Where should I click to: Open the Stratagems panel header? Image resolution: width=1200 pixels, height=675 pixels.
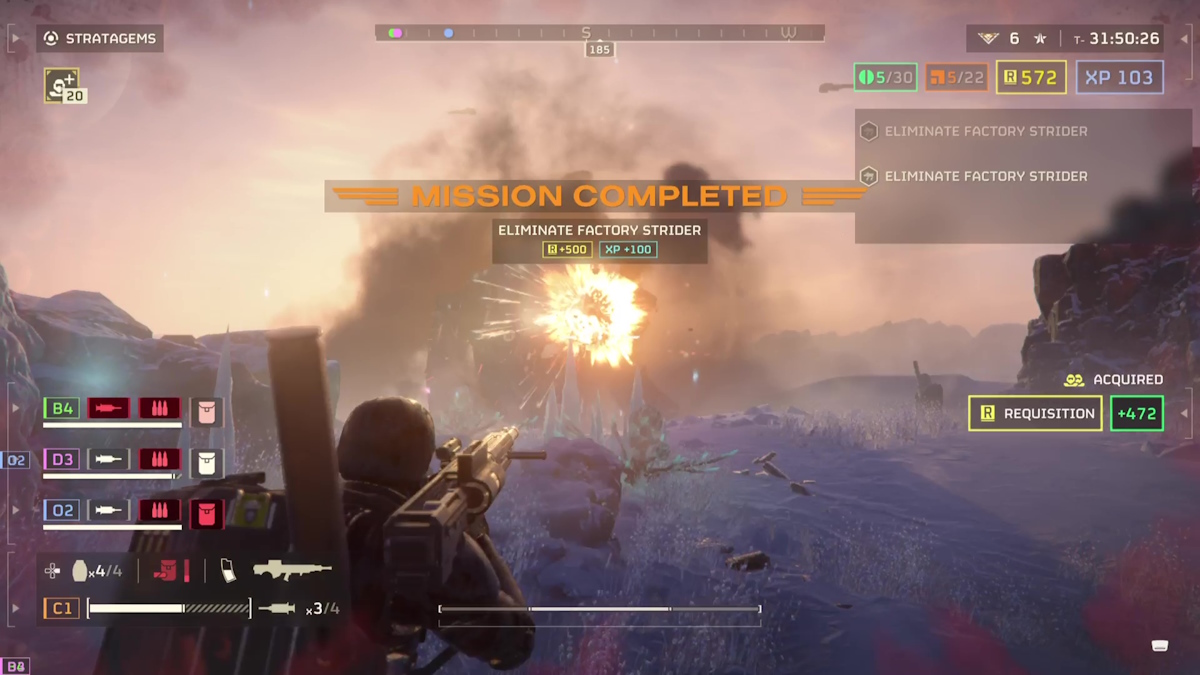(100, 39)
